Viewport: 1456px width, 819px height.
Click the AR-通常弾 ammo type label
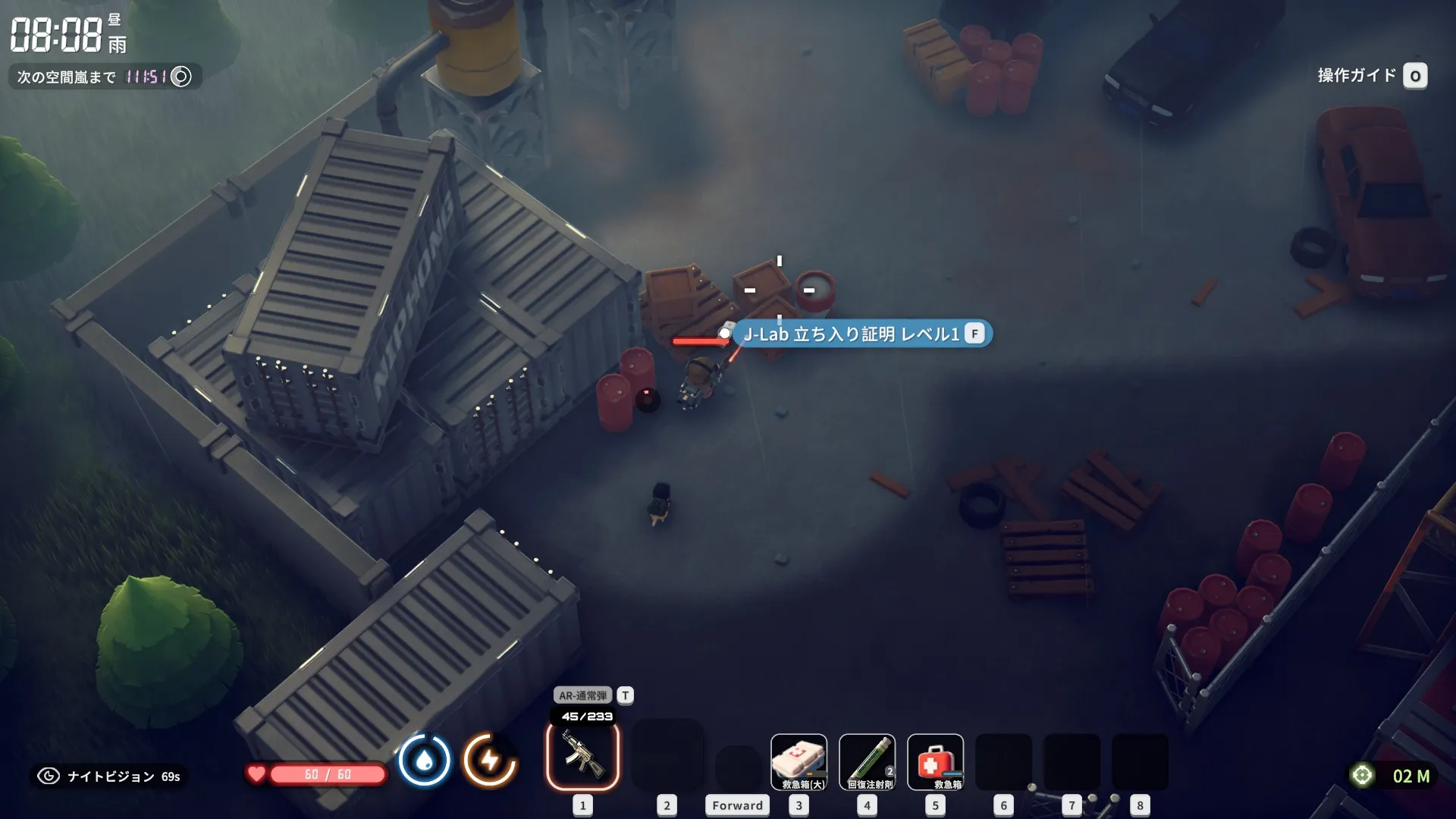pyautogui.click(x=582, y=695)
